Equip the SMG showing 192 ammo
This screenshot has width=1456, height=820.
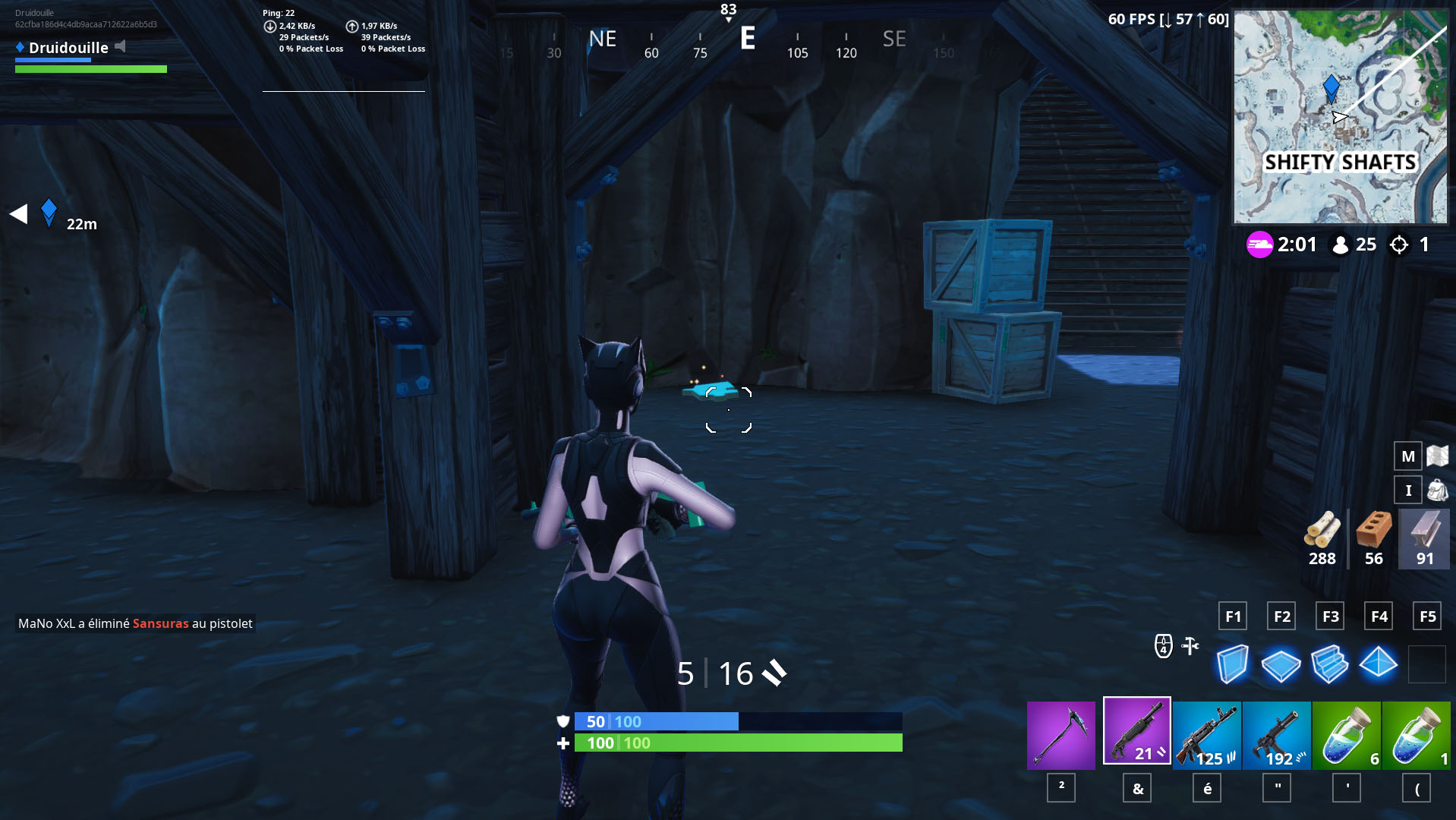pyautogui.click(x=1277, y=735)
